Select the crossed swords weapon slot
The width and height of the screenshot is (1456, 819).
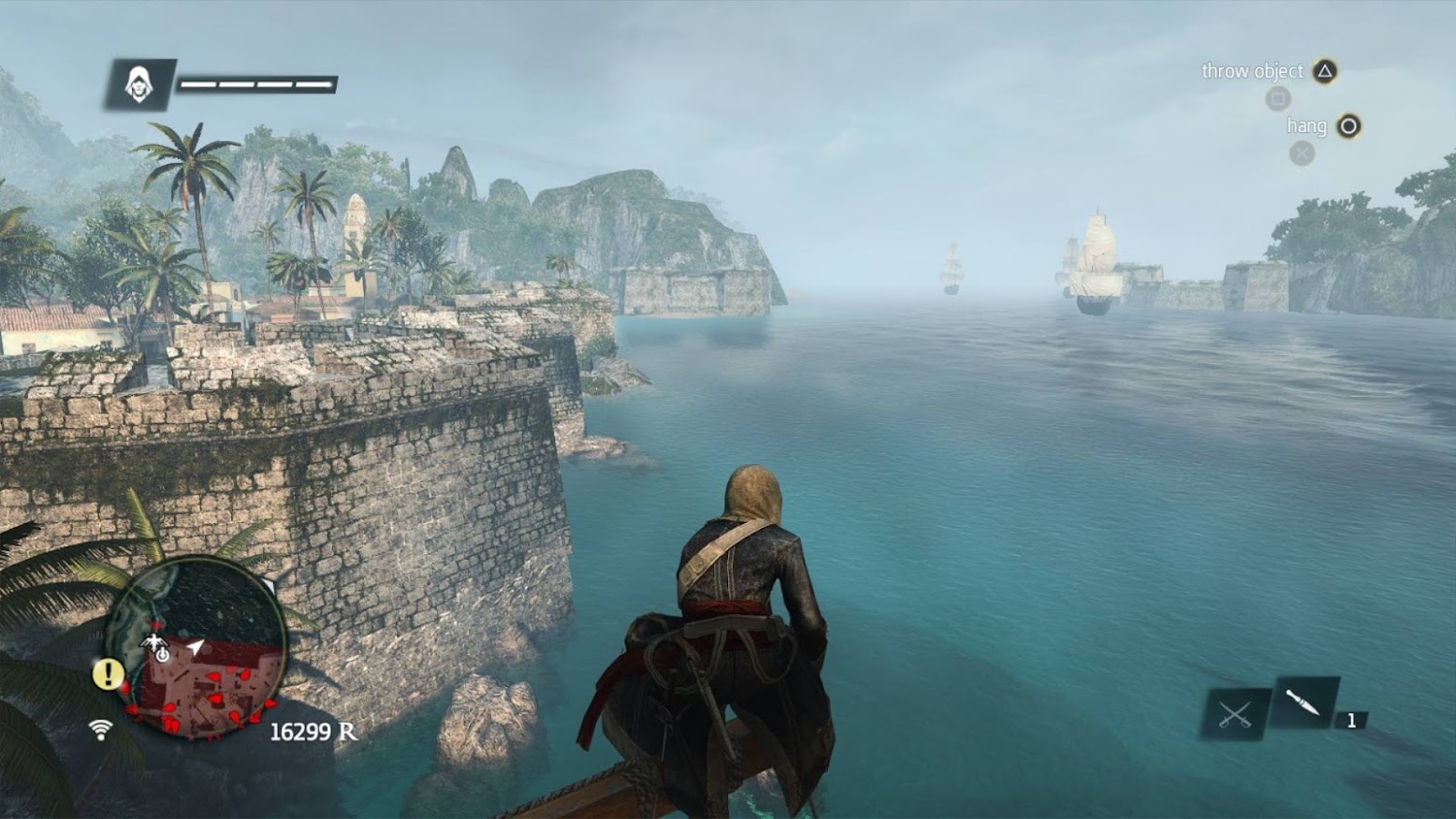1235,715
